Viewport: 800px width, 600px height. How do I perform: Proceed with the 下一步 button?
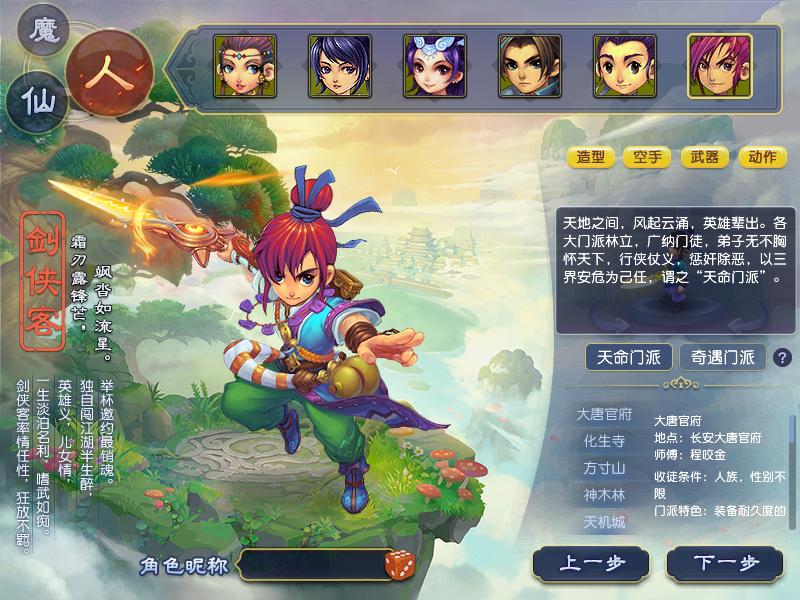(725, 563)
